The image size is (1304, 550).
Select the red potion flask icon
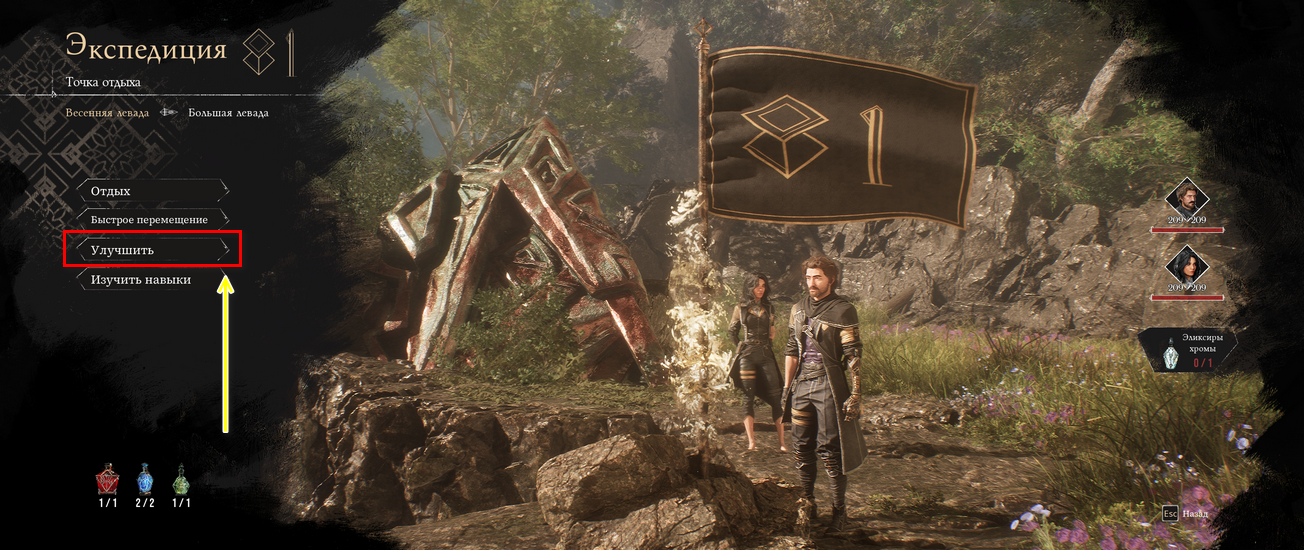(x=107, y=480)
